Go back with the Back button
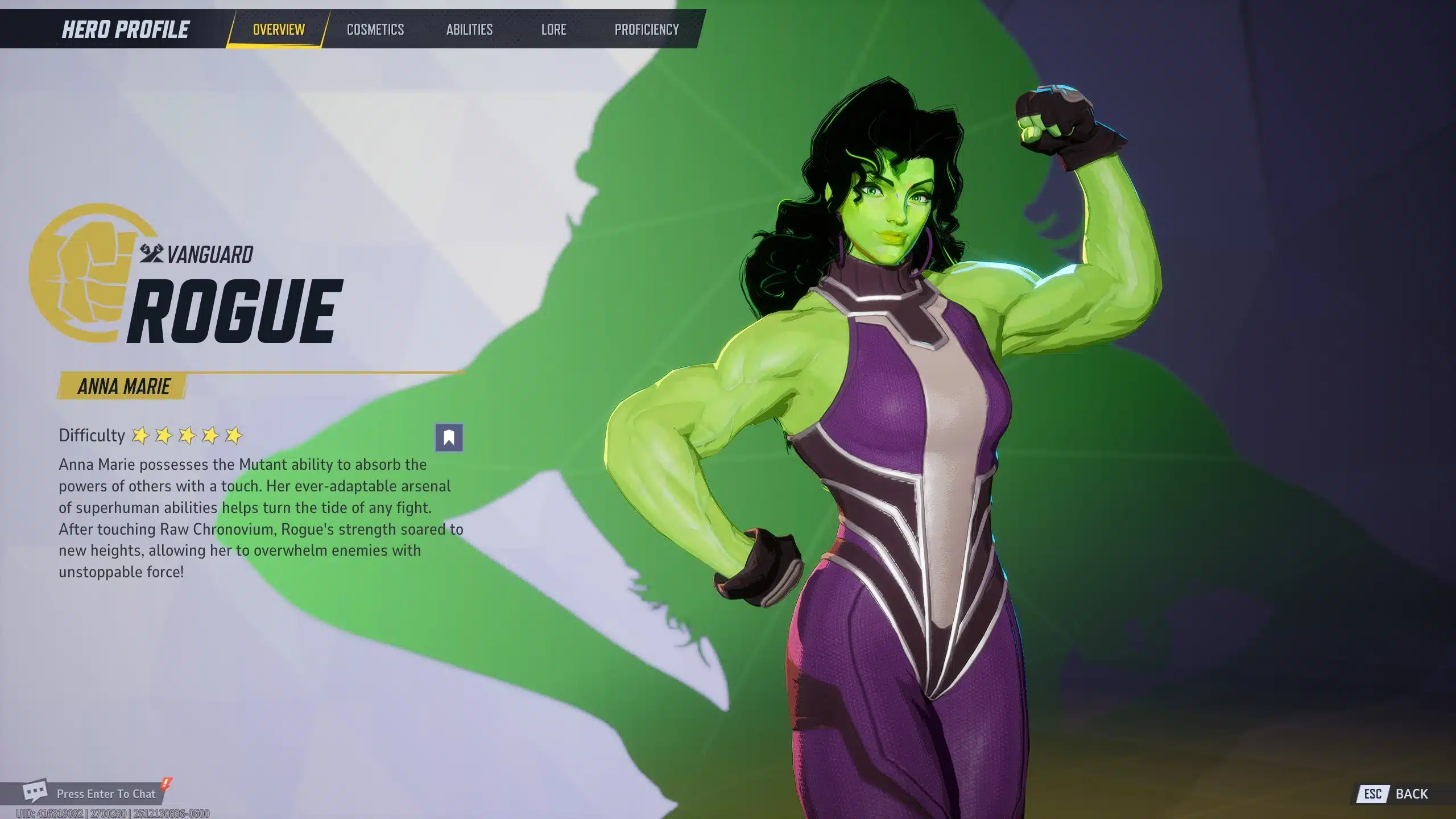Viewport: 1456px width, 819px height. click(1400, 794)
